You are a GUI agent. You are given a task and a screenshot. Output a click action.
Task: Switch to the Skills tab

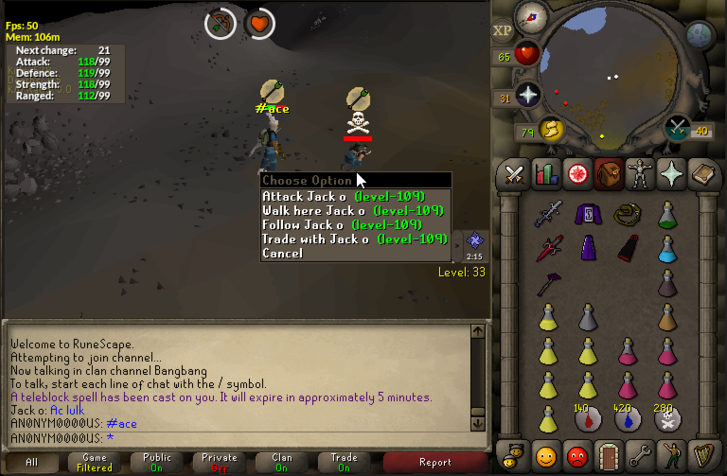tap(545, 174)
